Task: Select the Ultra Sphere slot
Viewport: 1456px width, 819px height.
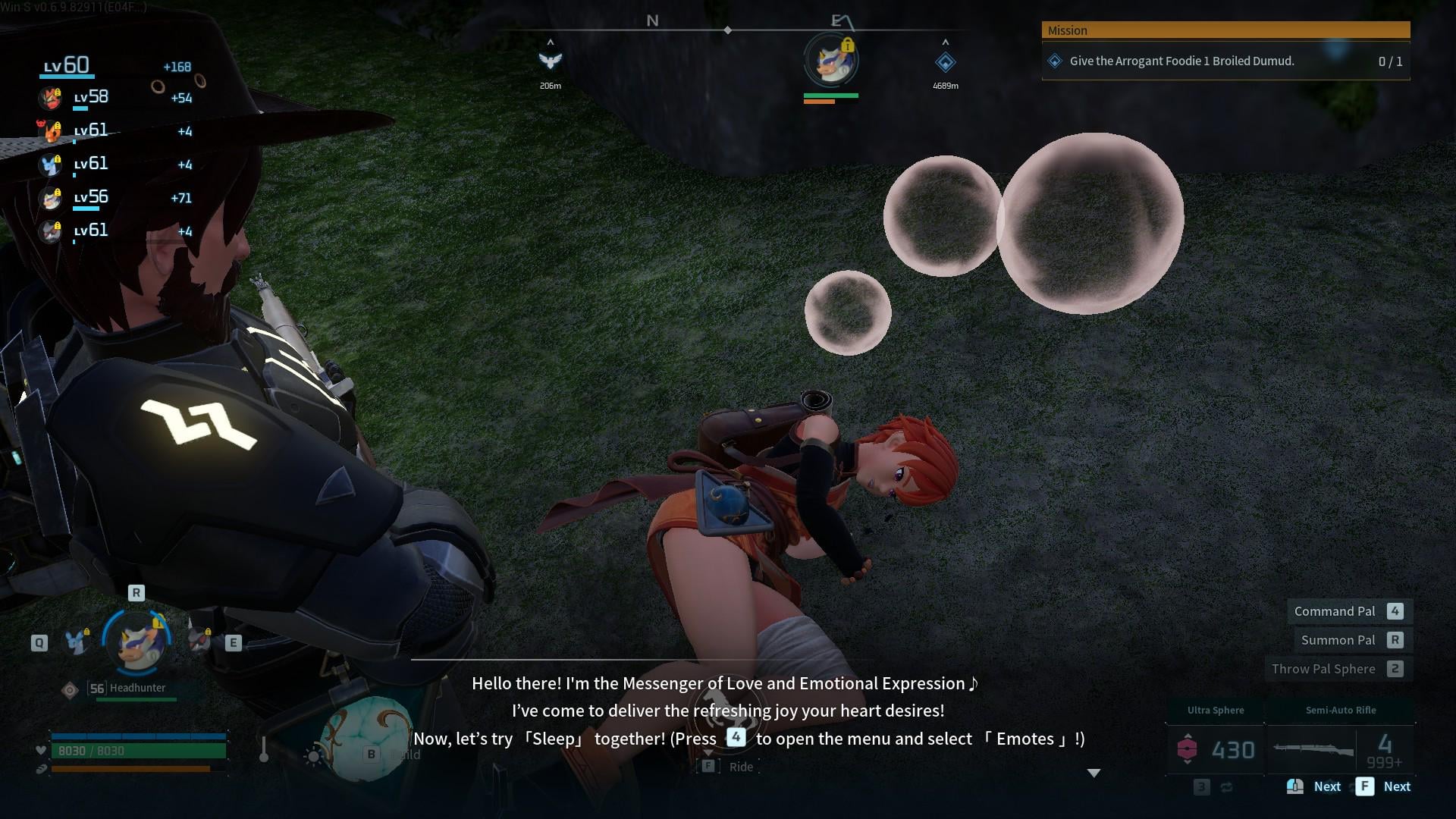Action: click(x=1215, y=749)
